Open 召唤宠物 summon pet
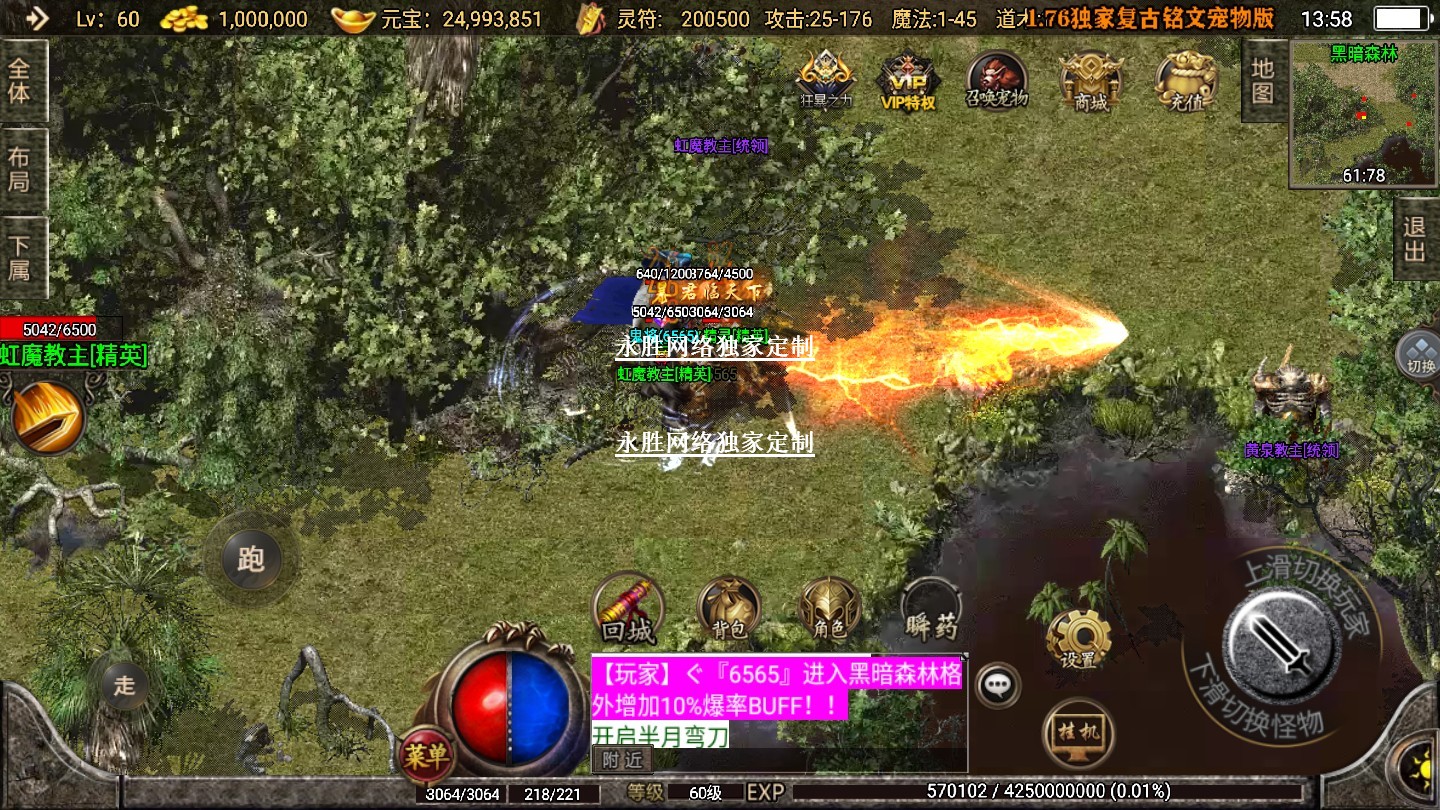This screenshot has width=1440, height=810. click(996, 80)
